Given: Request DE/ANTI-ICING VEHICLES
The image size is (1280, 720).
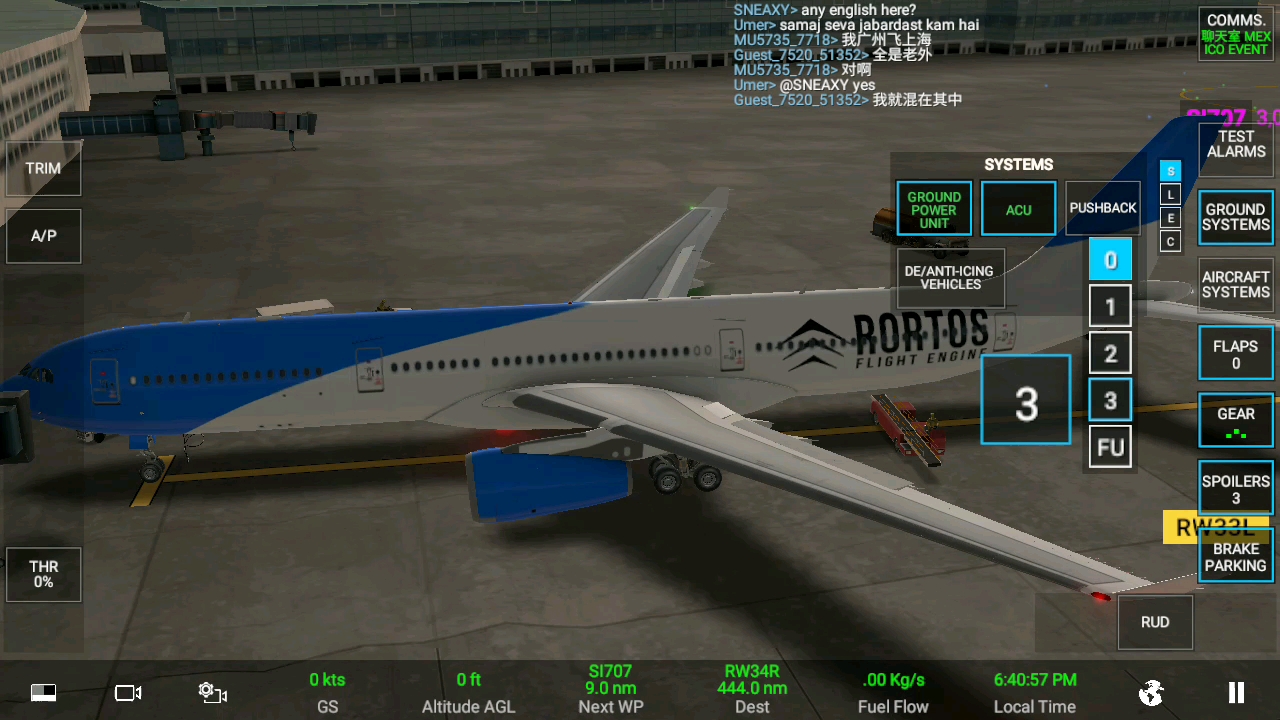Looking at the screenshot, I should [x=949, y=278].
